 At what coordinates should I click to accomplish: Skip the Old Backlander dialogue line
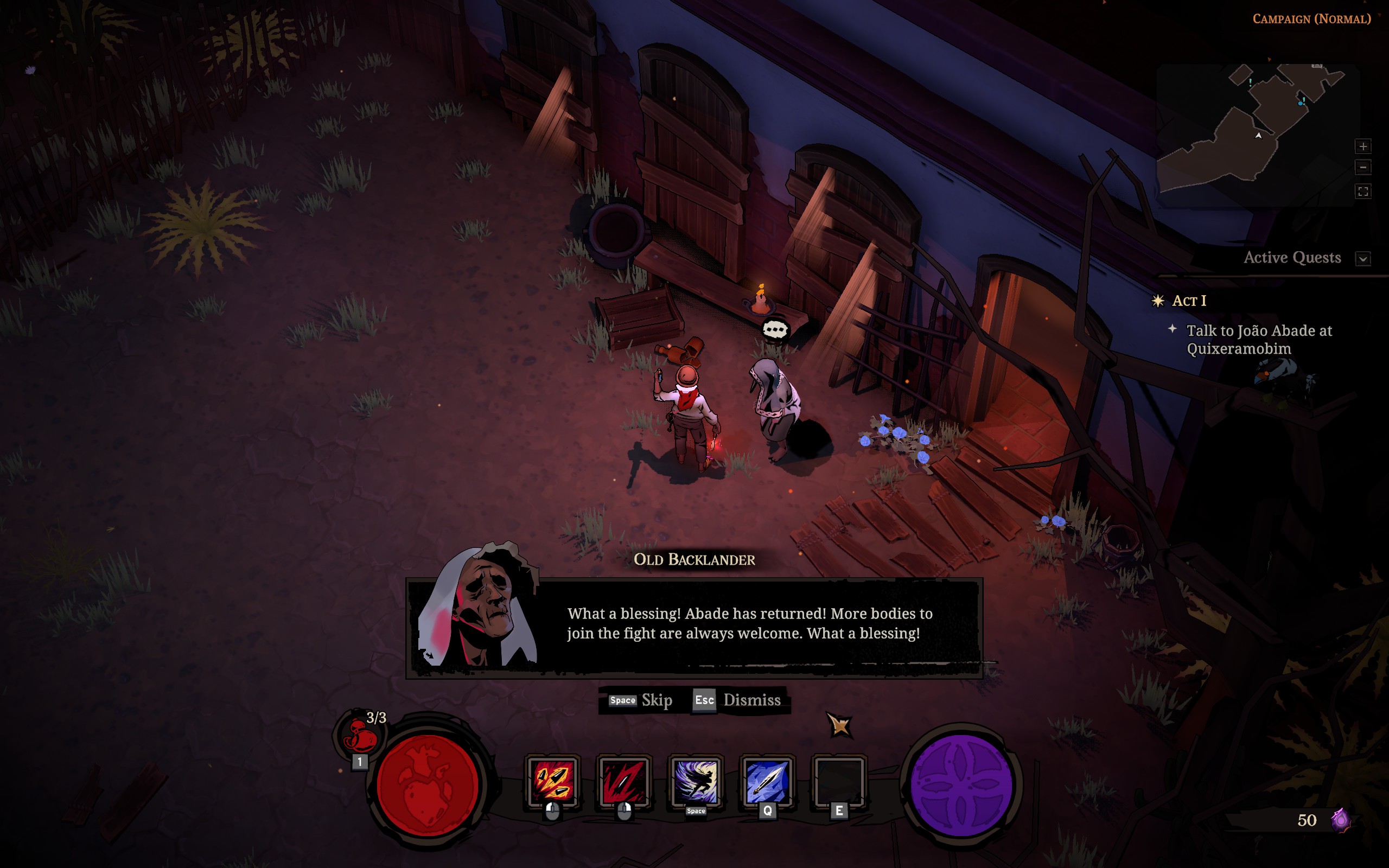[x=641, y=700]
